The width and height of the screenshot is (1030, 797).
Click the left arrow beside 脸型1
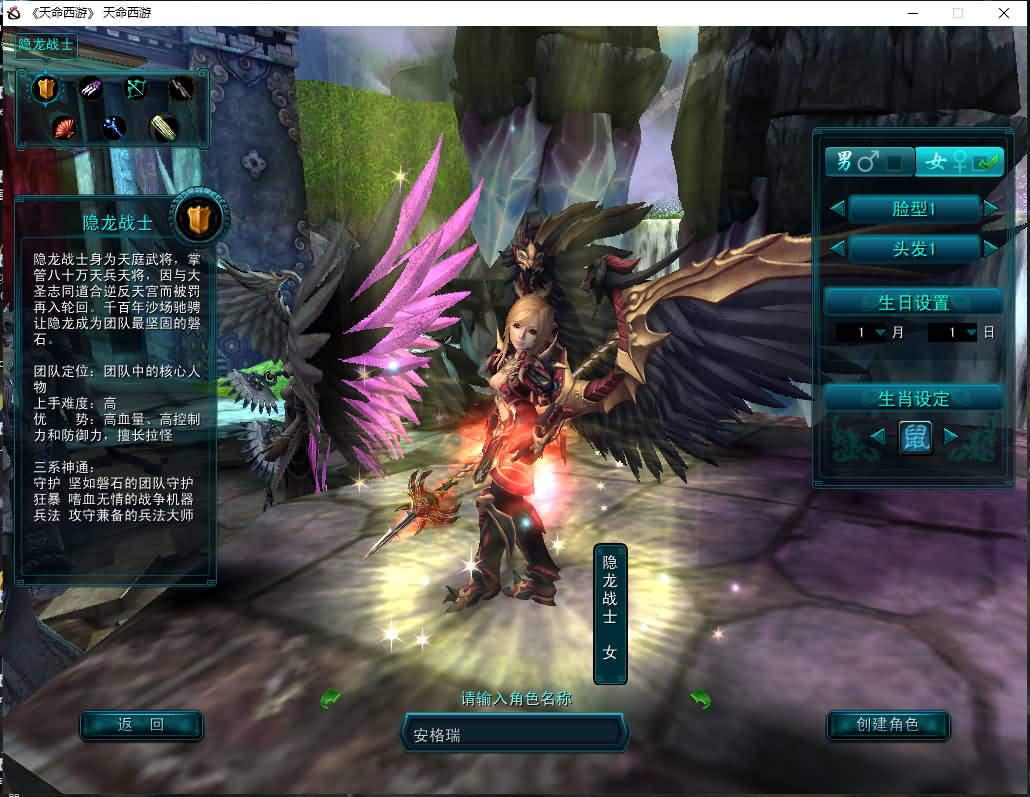point(837,209)
